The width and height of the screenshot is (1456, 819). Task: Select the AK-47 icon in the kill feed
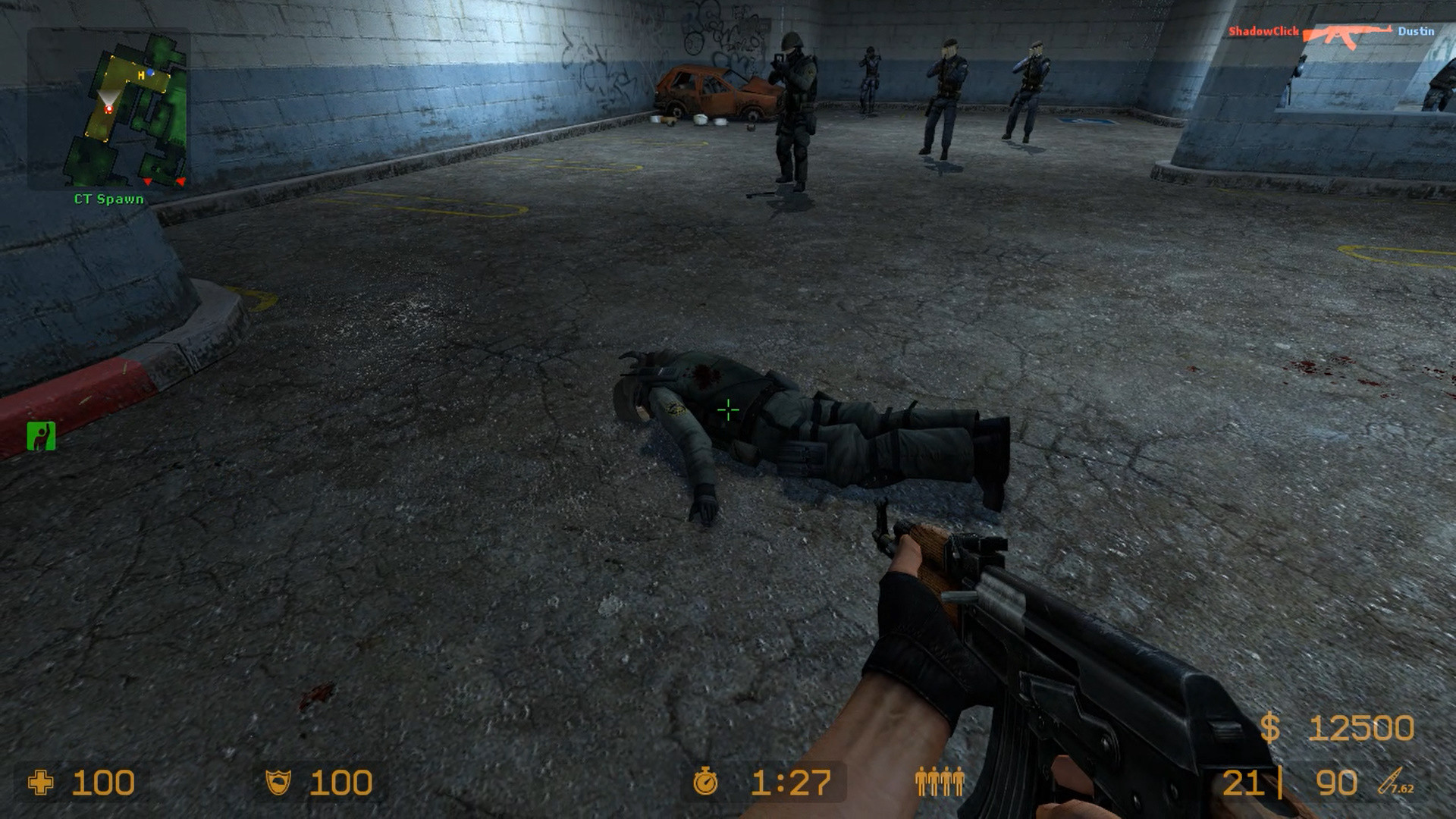1348,34
